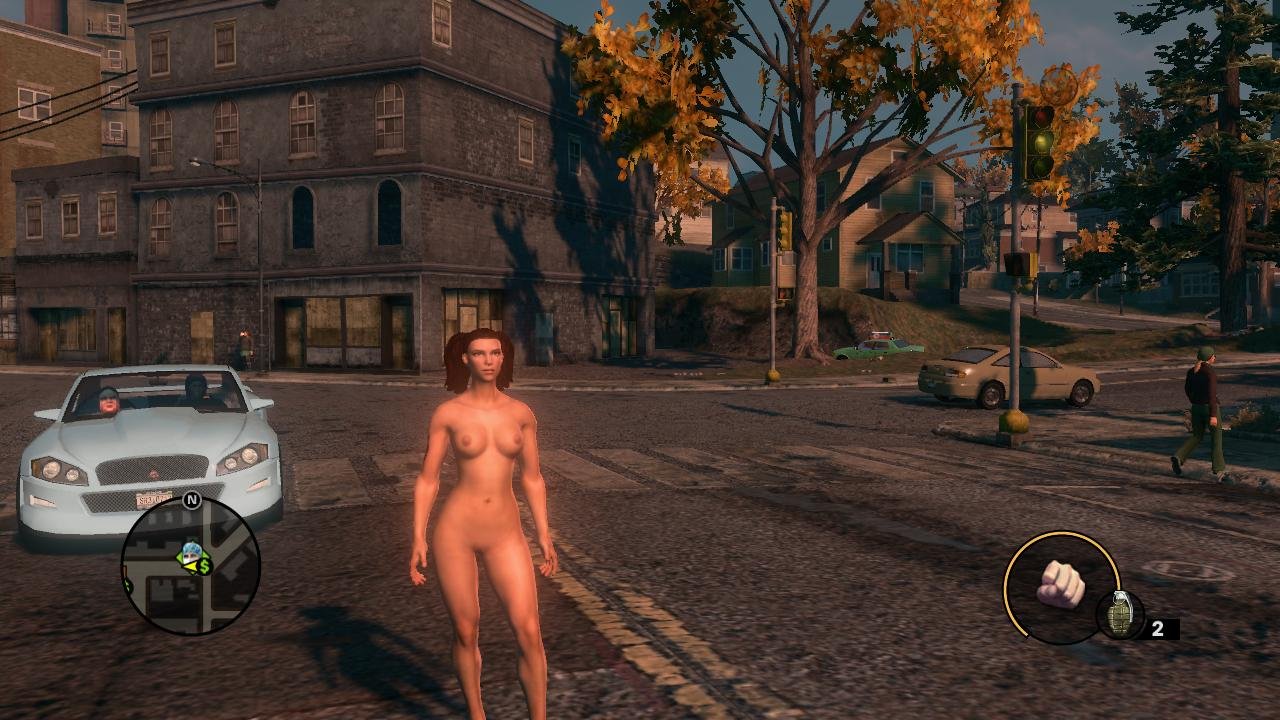Click the circular minimap
Viewport: 1280px width, 720px height.
coord(190,567)
